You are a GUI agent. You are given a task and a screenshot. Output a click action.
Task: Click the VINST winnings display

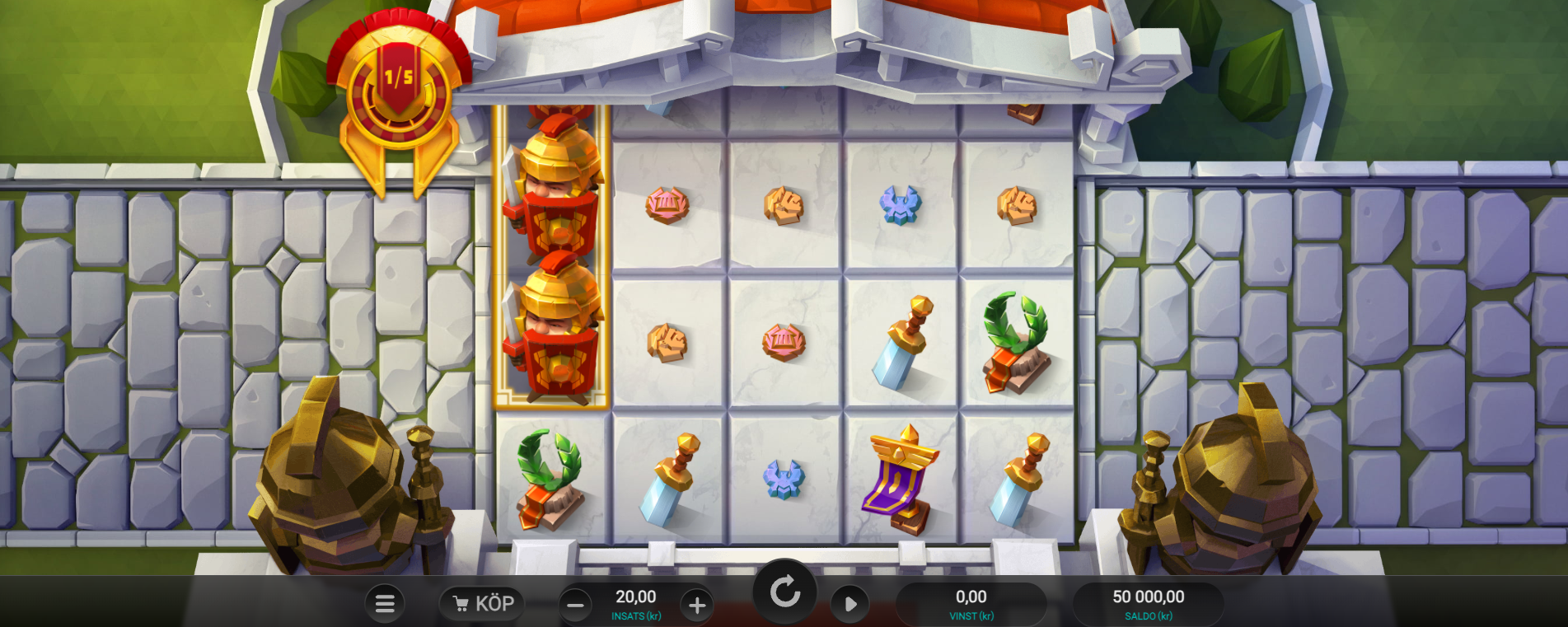pyautogui.click(x=972, y=602)
